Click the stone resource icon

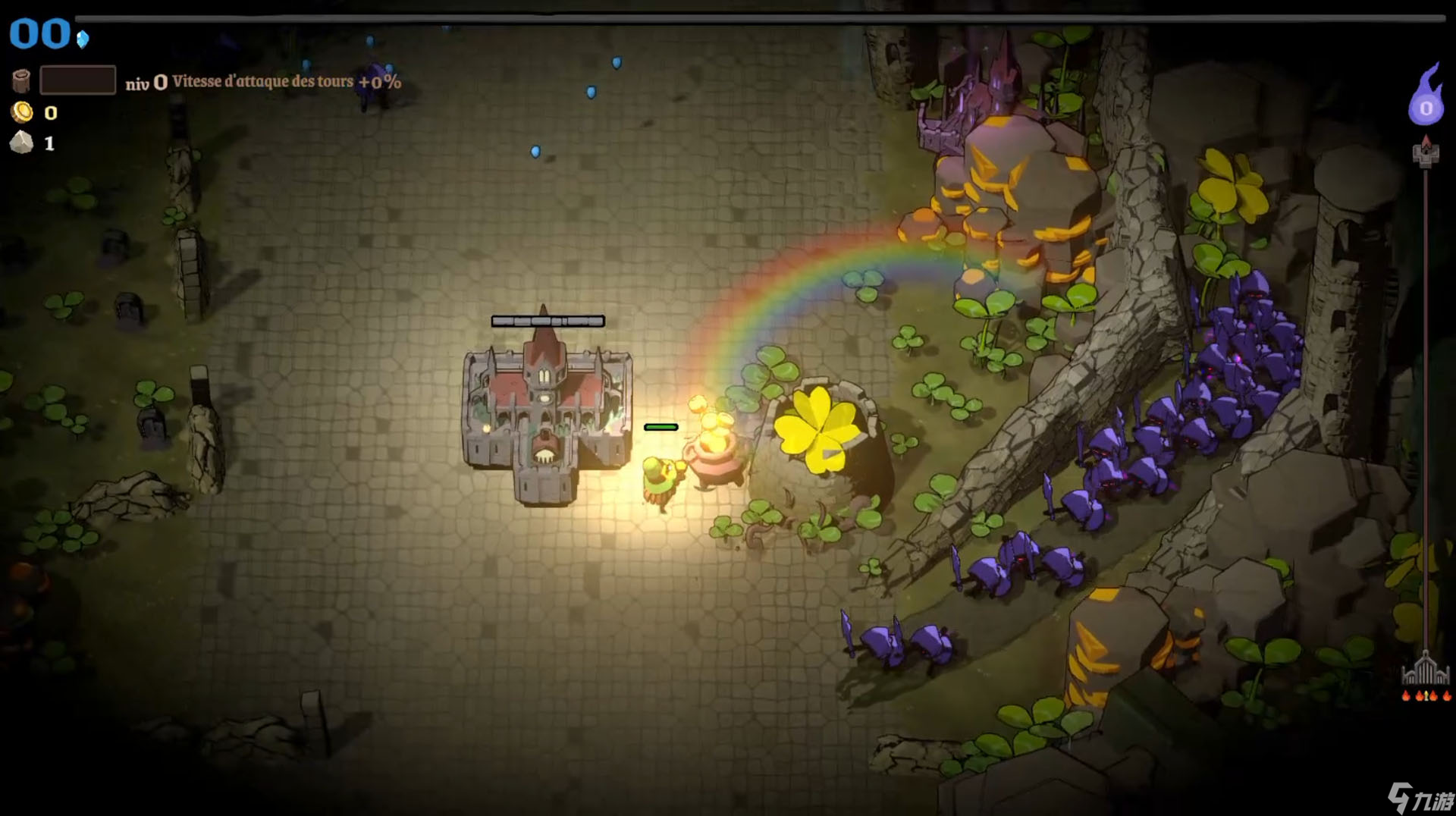(22, 143)
